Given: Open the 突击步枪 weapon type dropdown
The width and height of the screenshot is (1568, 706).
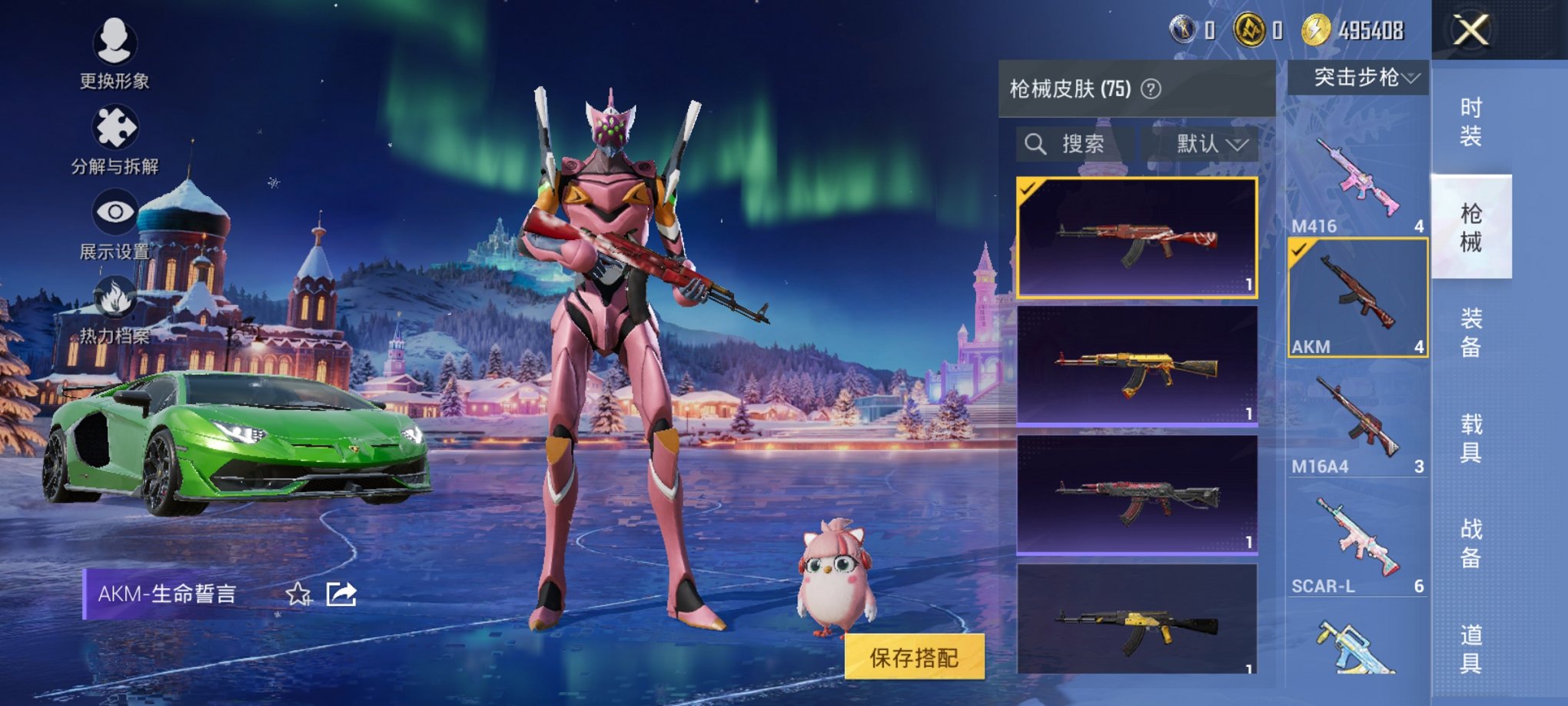Looking at the screenshot, I should pos(1358,78).
